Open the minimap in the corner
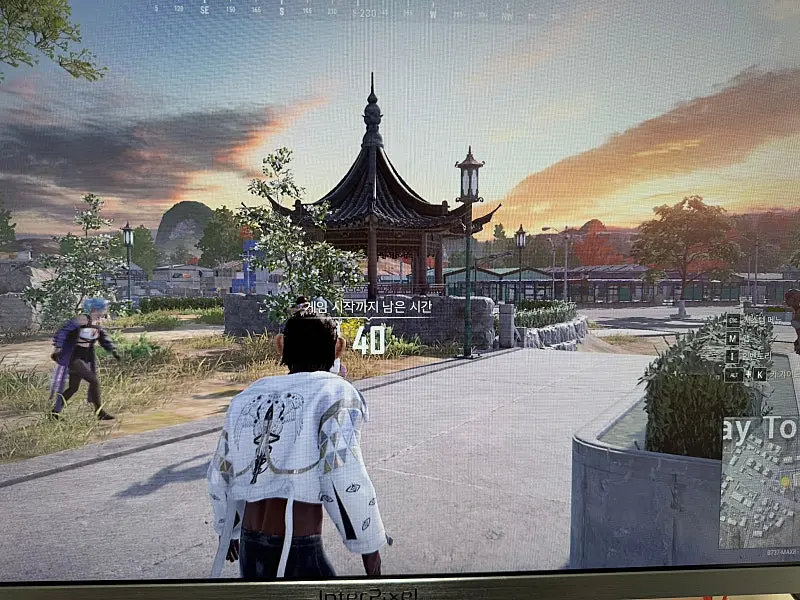The width and height of the screenshot is (800, 600). point(760,482)
